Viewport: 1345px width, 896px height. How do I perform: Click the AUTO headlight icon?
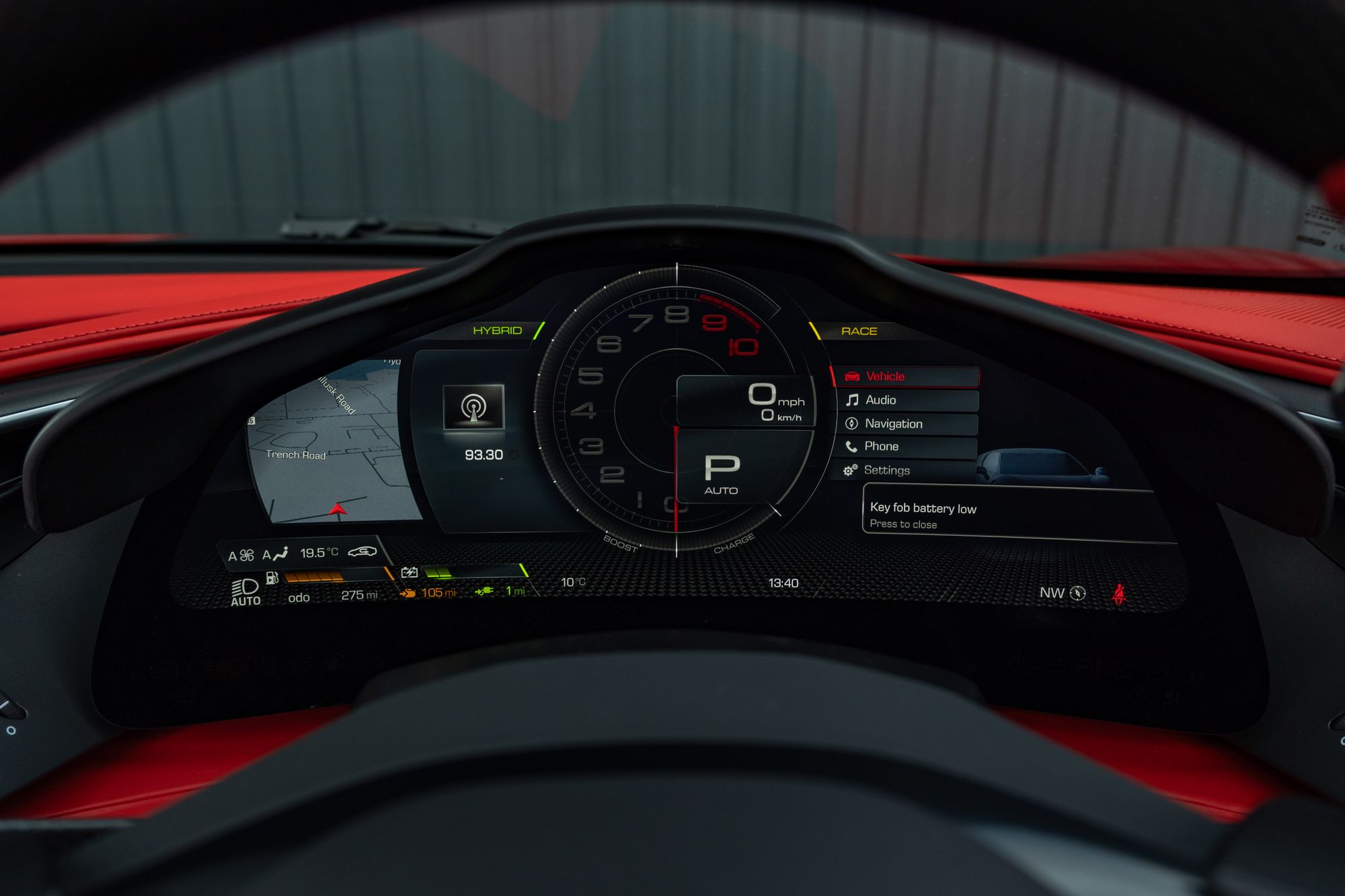tap(245, 592)
